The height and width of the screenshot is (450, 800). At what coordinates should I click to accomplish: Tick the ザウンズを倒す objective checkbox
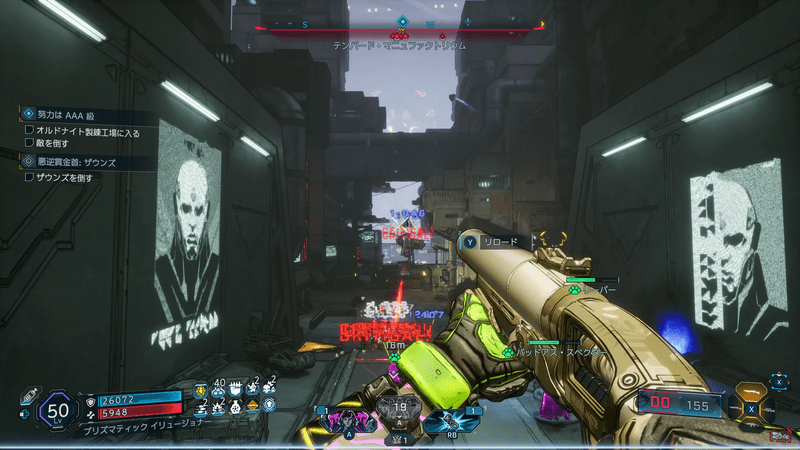tap(29, 177)
